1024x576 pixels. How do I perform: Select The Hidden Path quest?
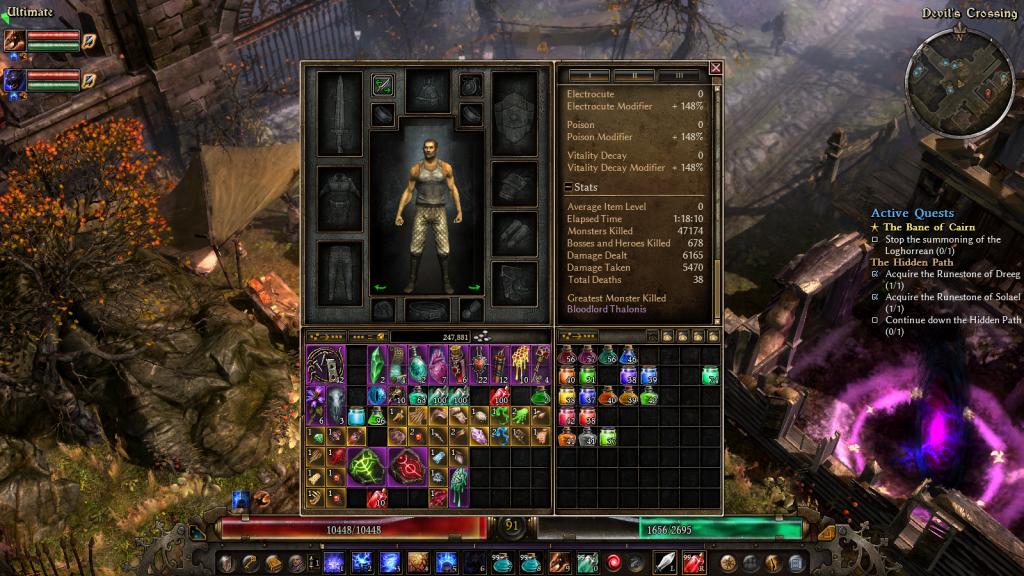tap(906, 262)
